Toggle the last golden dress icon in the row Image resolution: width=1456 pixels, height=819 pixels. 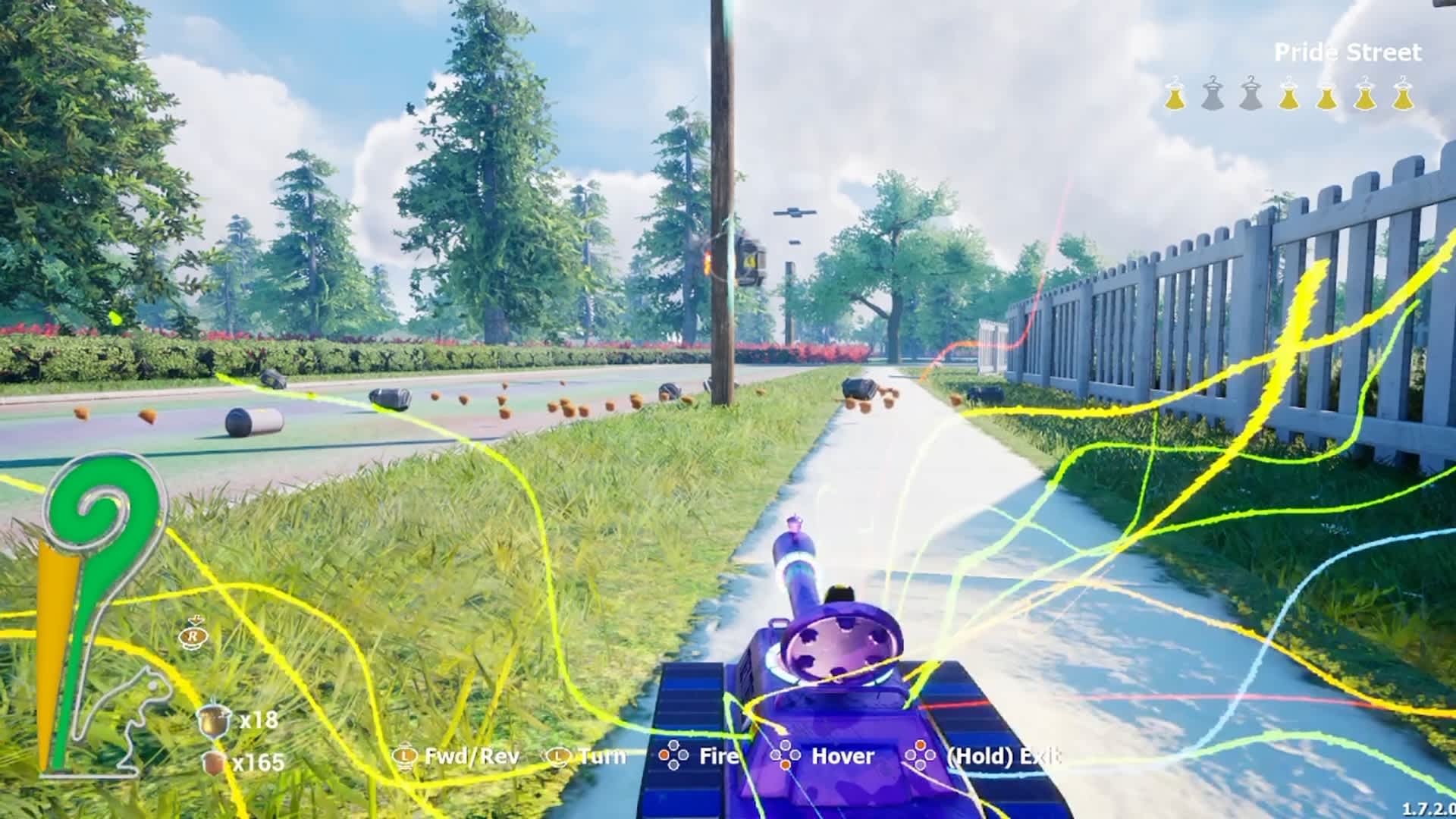pyautogui.click(x=1404, y=94)
